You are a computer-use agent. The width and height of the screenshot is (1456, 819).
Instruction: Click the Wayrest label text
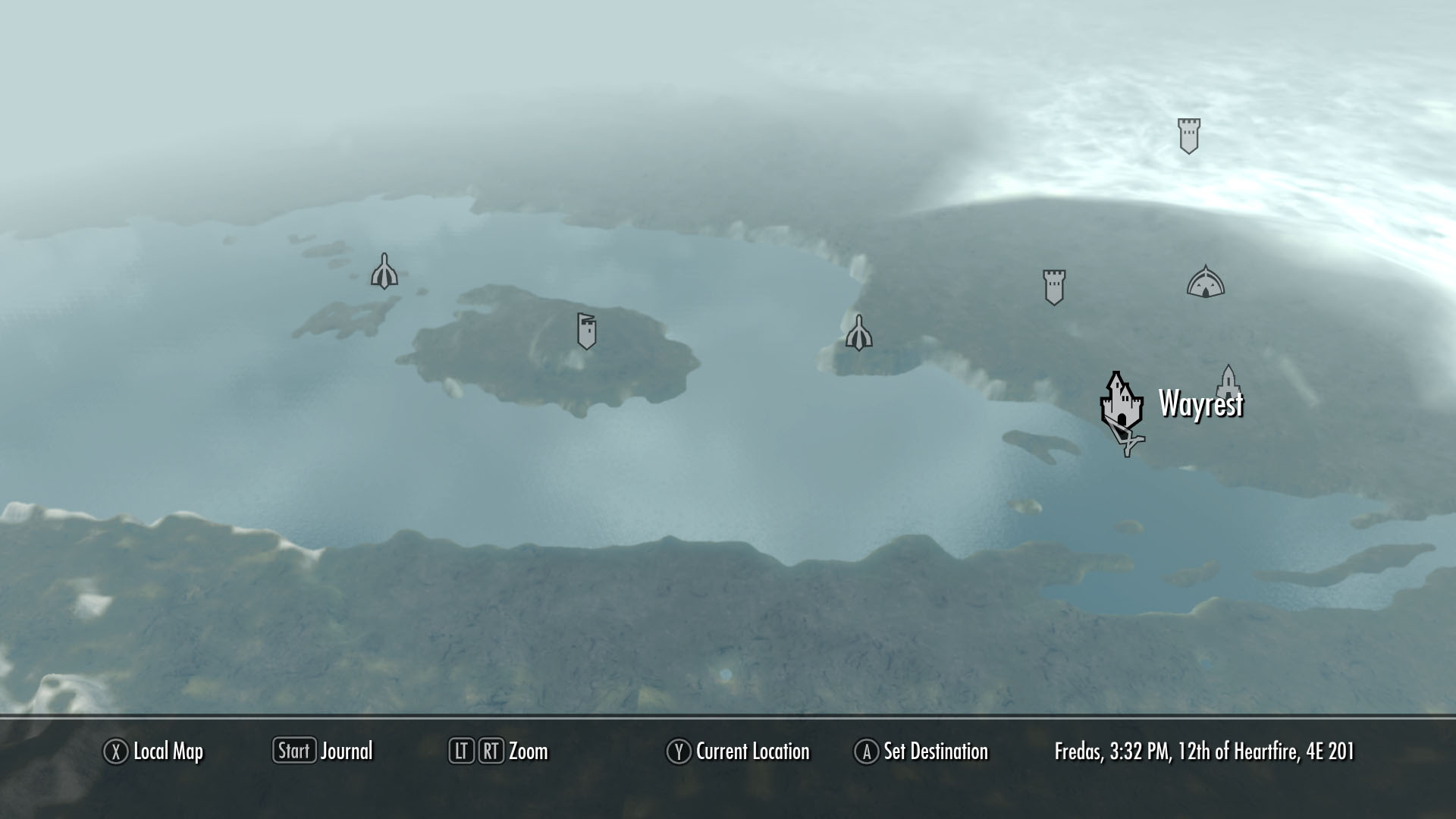pyautogui.click(x=1201, y=406)
